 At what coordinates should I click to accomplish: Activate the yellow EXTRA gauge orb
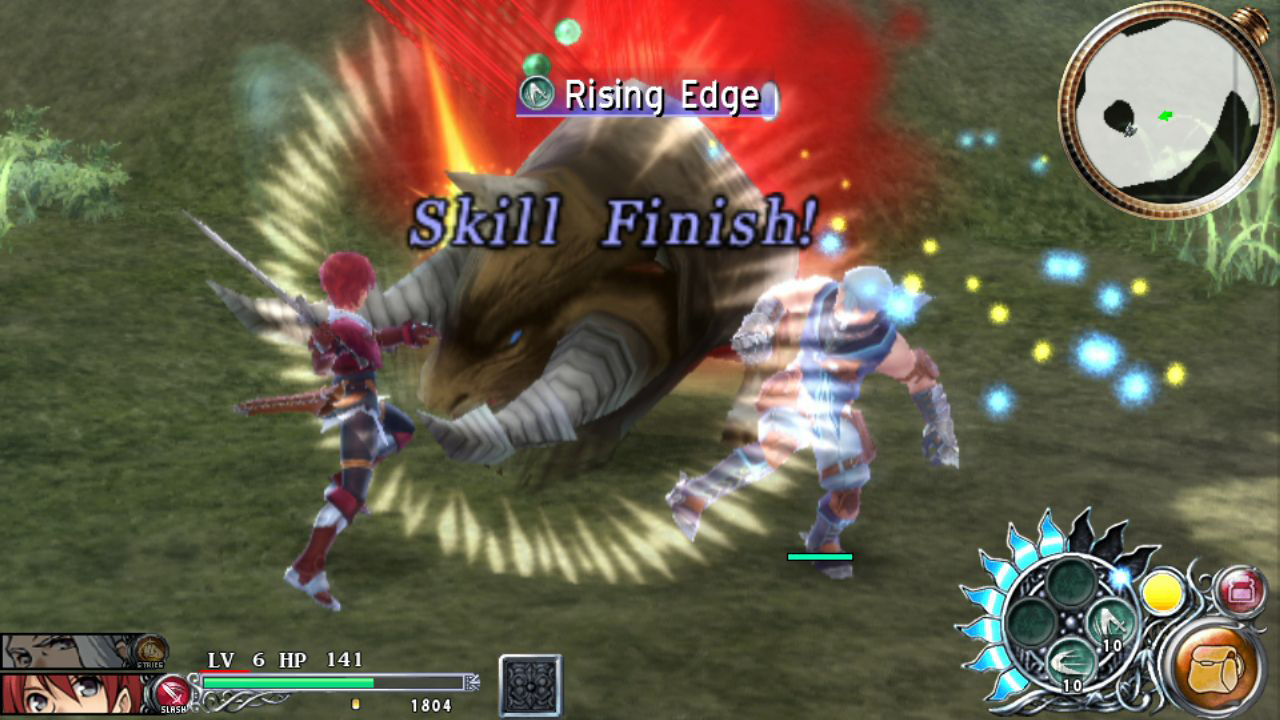[1163, 593]
